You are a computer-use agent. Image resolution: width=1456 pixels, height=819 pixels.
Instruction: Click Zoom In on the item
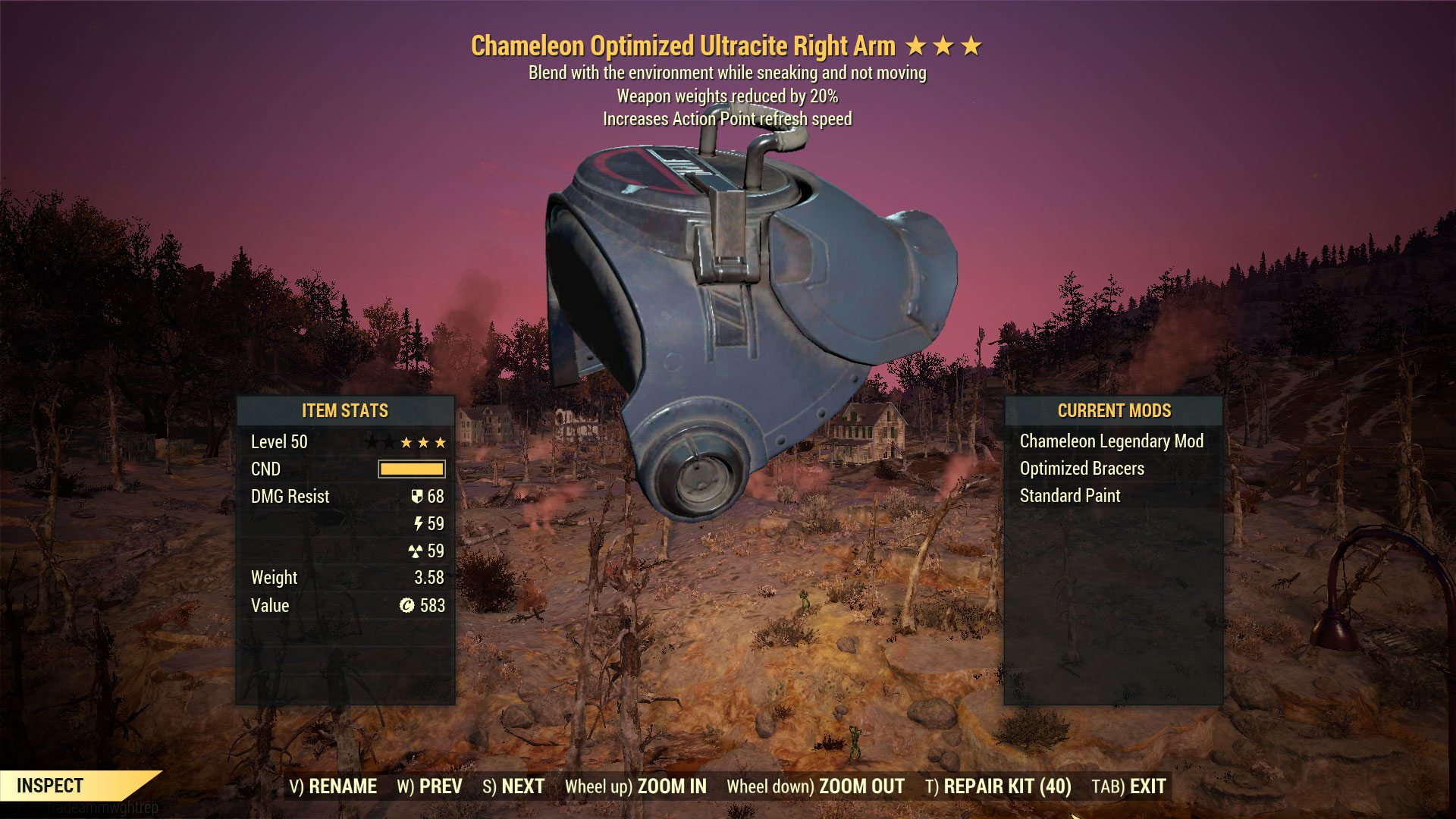pyautogui.click(x=635, y=786)
